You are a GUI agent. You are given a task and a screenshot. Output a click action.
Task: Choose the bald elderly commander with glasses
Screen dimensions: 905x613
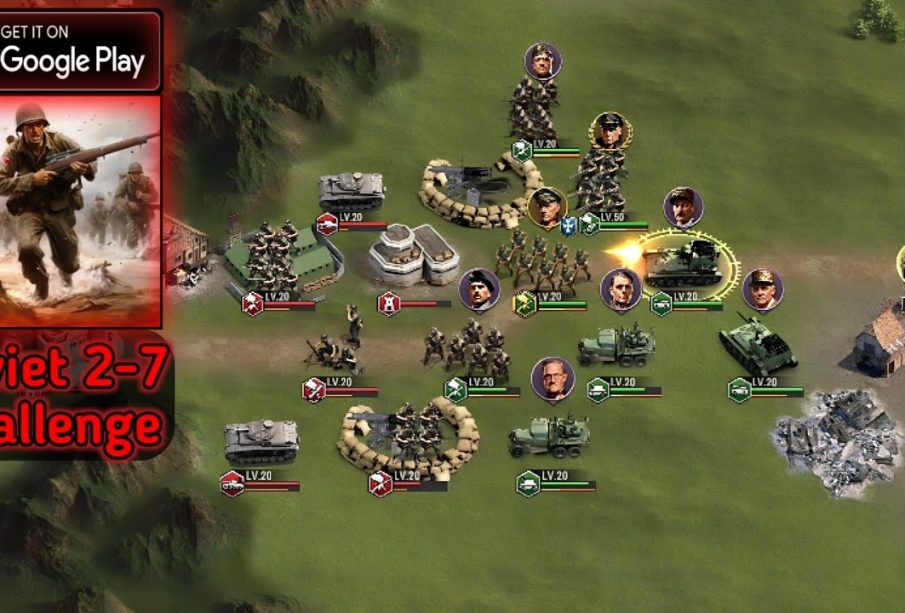point(552,379)
